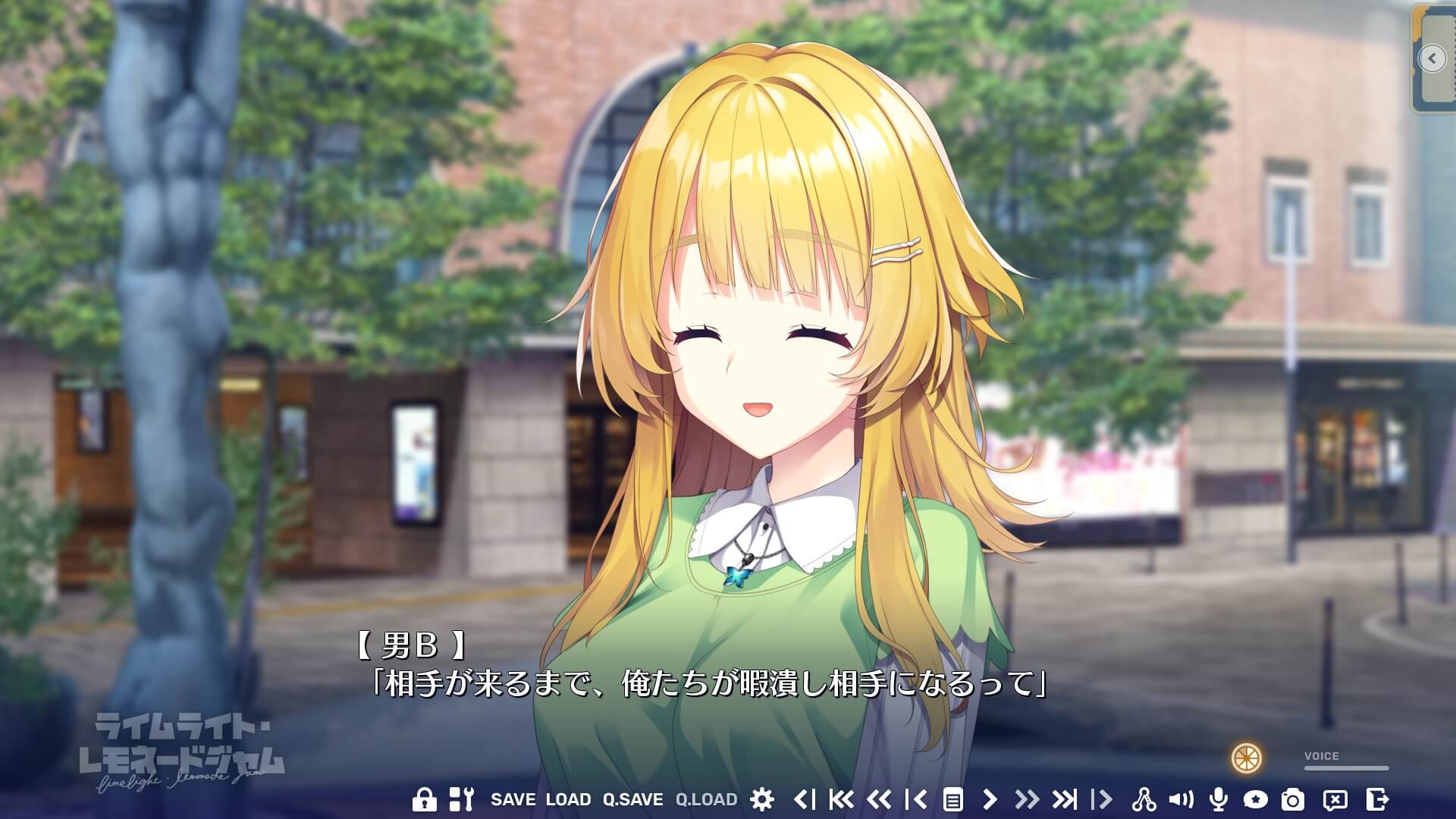The height and width of the screenshot is (819, 1456).
Task: Enable auto-play mode with the play-bar icon
Action: (1102, 799)
